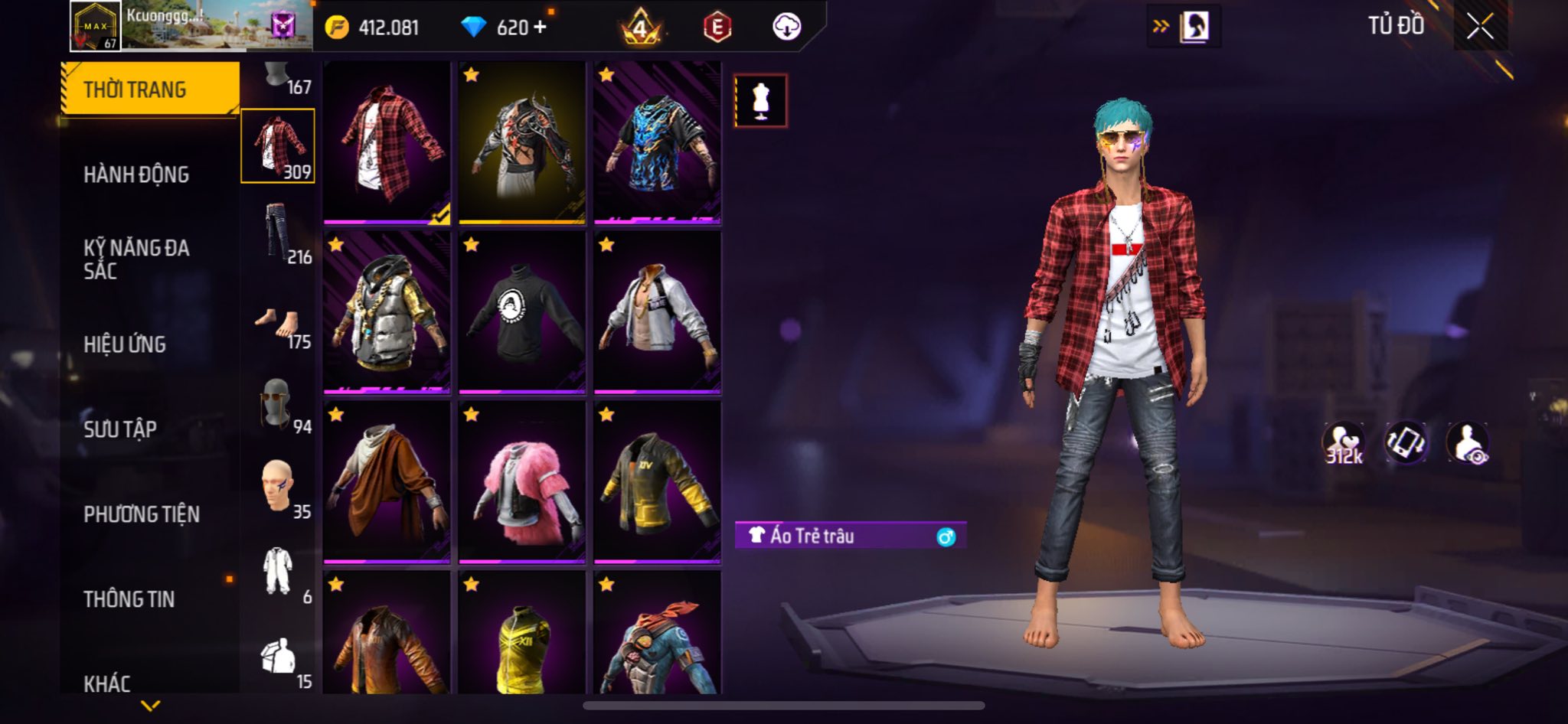This screenshot has height=724, width=1568.
Task: Select the Hiệu Ứng category
Action: coord(125,344)
